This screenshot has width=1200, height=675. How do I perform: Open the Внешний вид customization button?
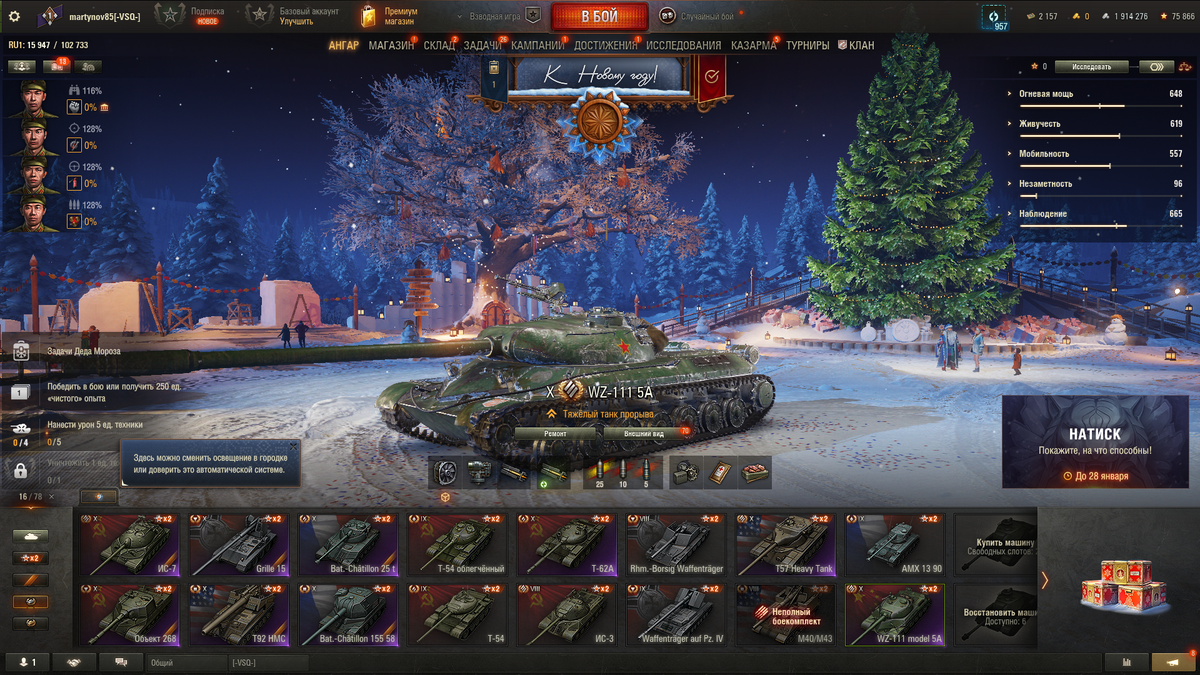point(644,434)
